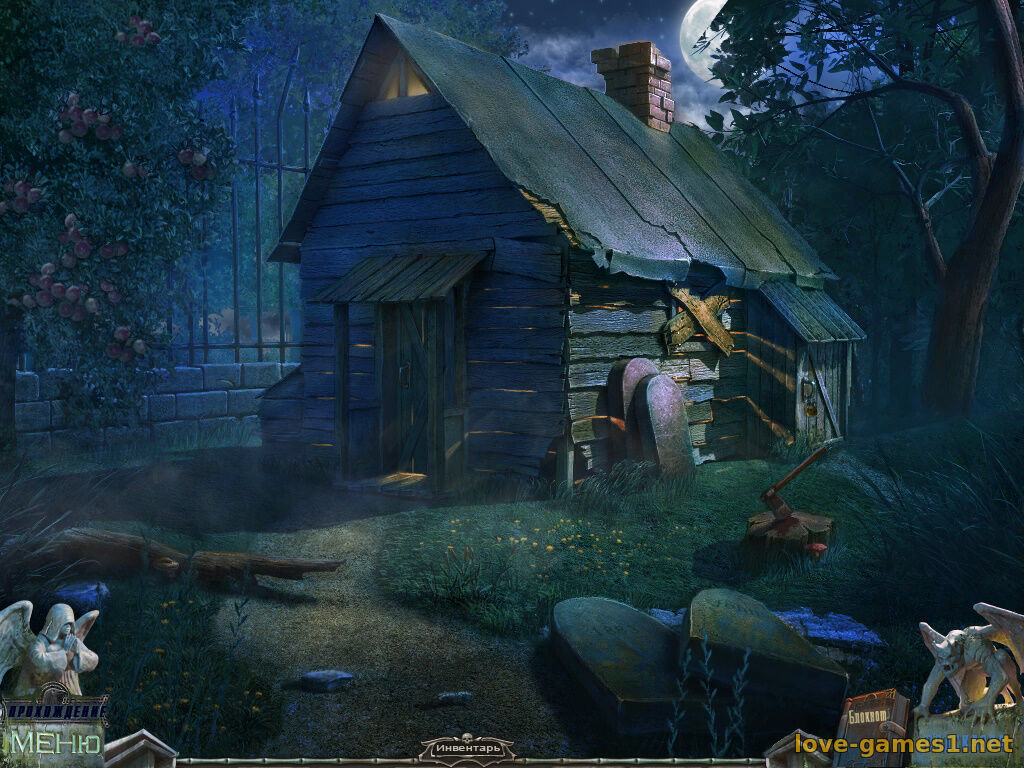
Task: Open the Блокнот notebook
Action: tap(871, 714)
